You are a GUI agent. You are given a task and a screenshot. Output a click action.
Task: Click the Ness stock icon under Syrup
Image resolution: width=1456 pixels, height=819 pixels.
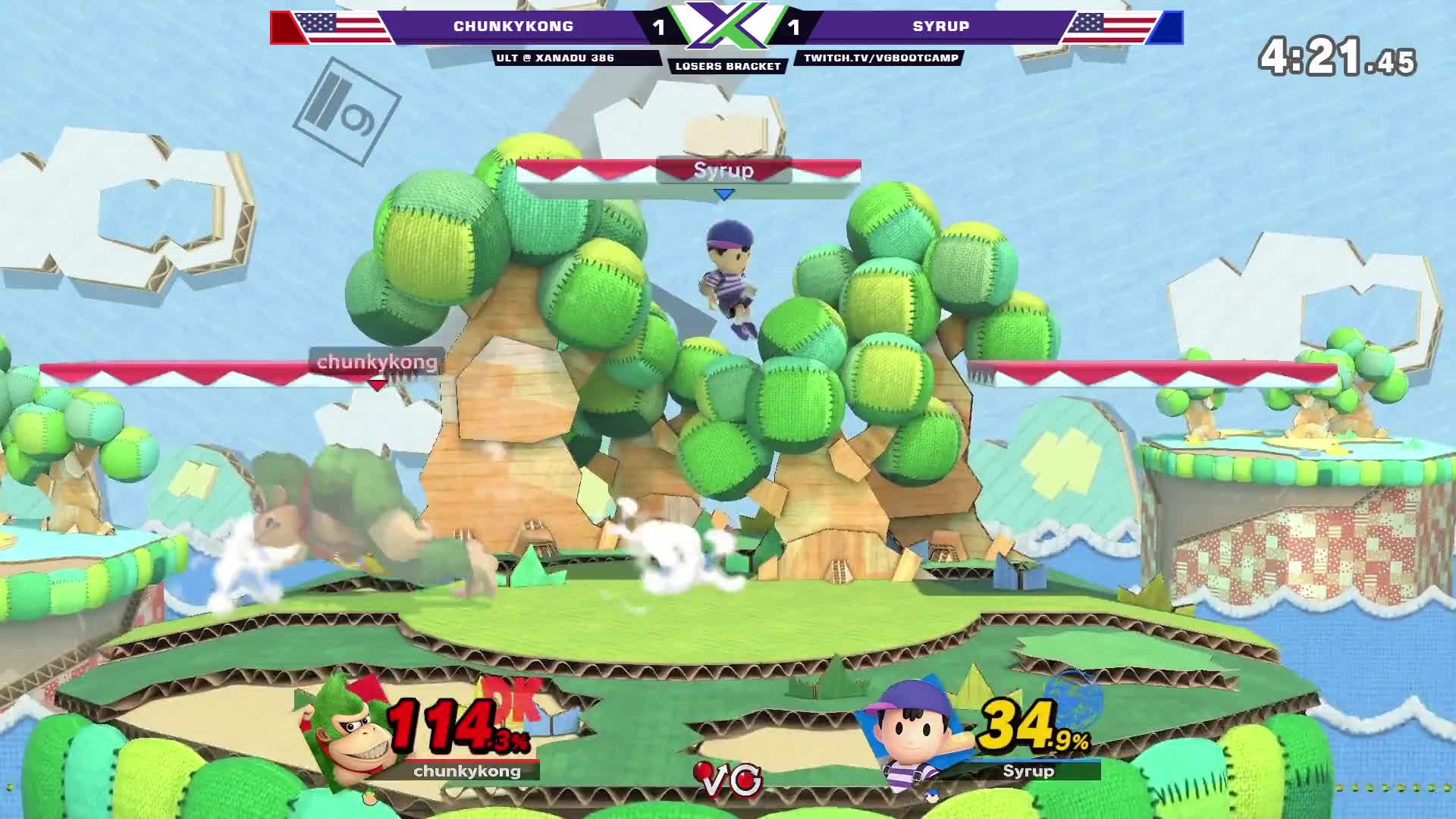point(932,795)
